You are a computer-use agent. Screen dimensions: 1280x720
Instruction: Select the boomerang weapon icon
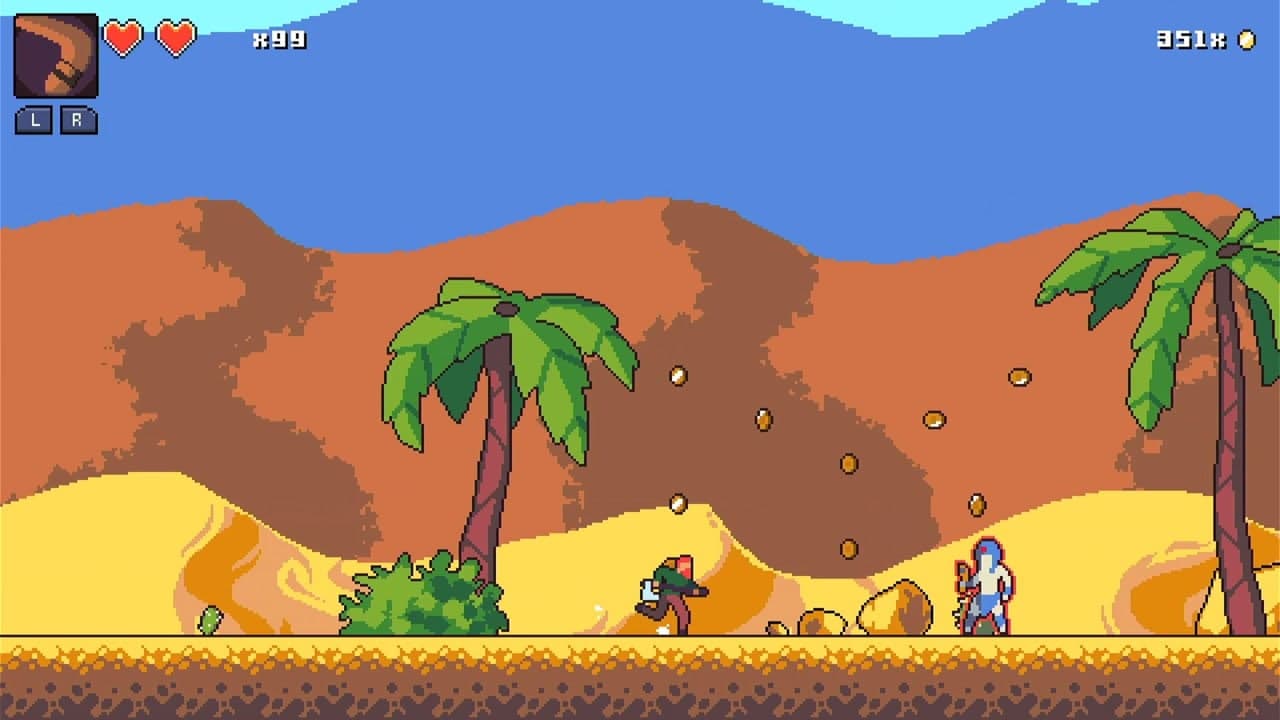coord(55,55)
